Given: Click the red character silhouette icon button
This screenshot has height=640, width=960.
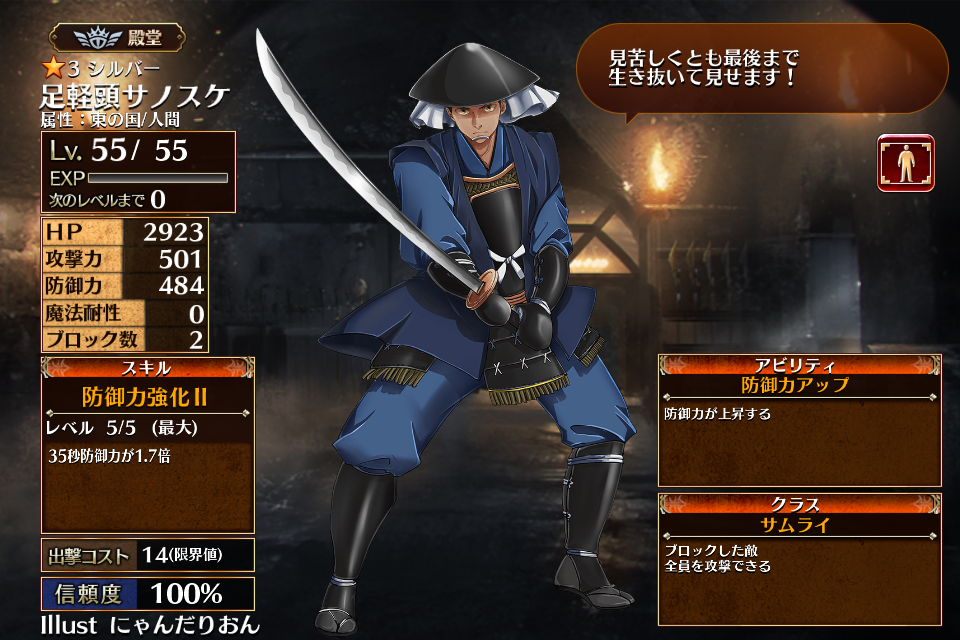Looking at the screenshot, I should [906, 163].
